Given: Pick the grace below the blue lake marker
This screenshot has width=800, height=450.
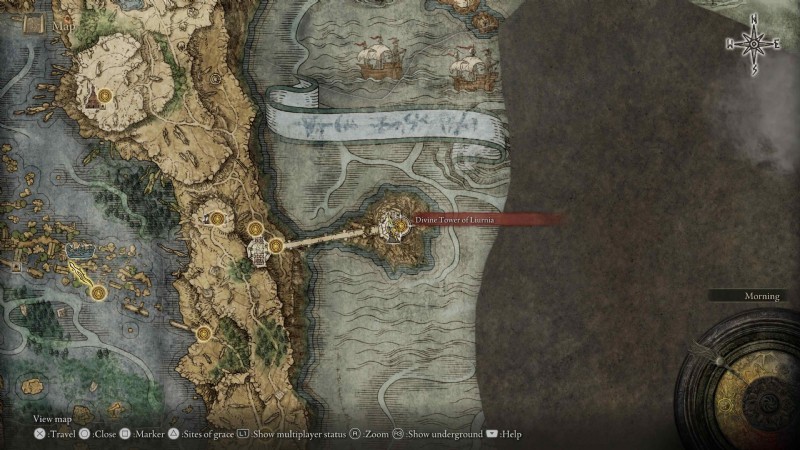Looking at the screenshot, I should 98,292.
